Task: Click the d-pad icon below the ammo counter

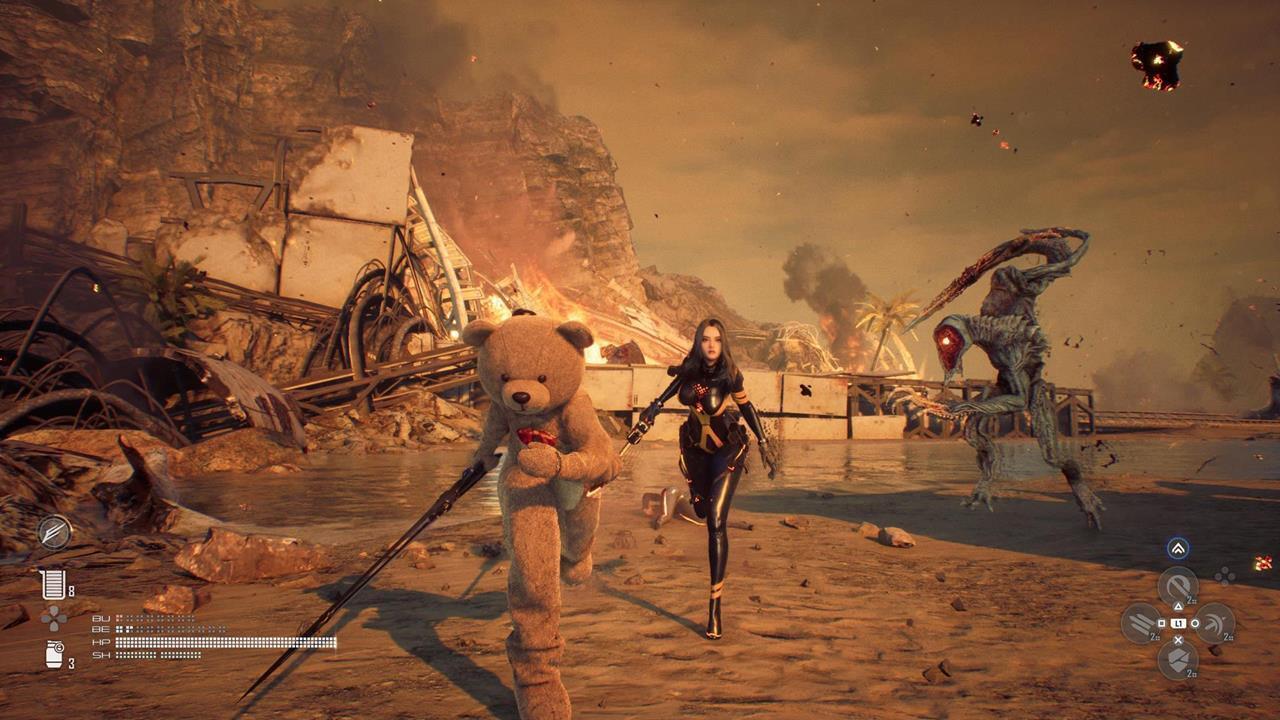Action: (54, 619)
